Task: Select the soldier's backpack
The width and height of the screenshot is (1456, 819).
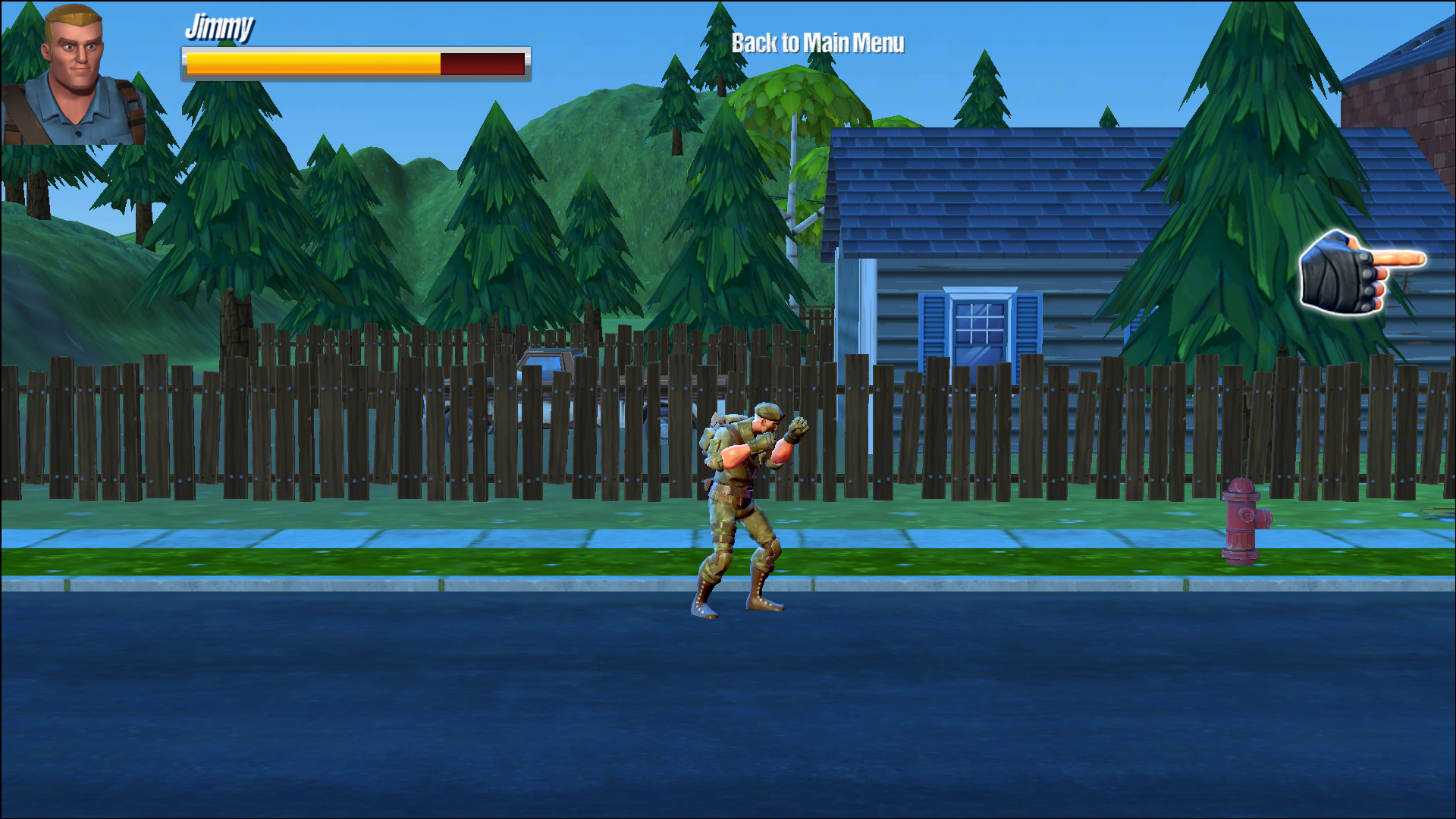Action: click(717, 440)
